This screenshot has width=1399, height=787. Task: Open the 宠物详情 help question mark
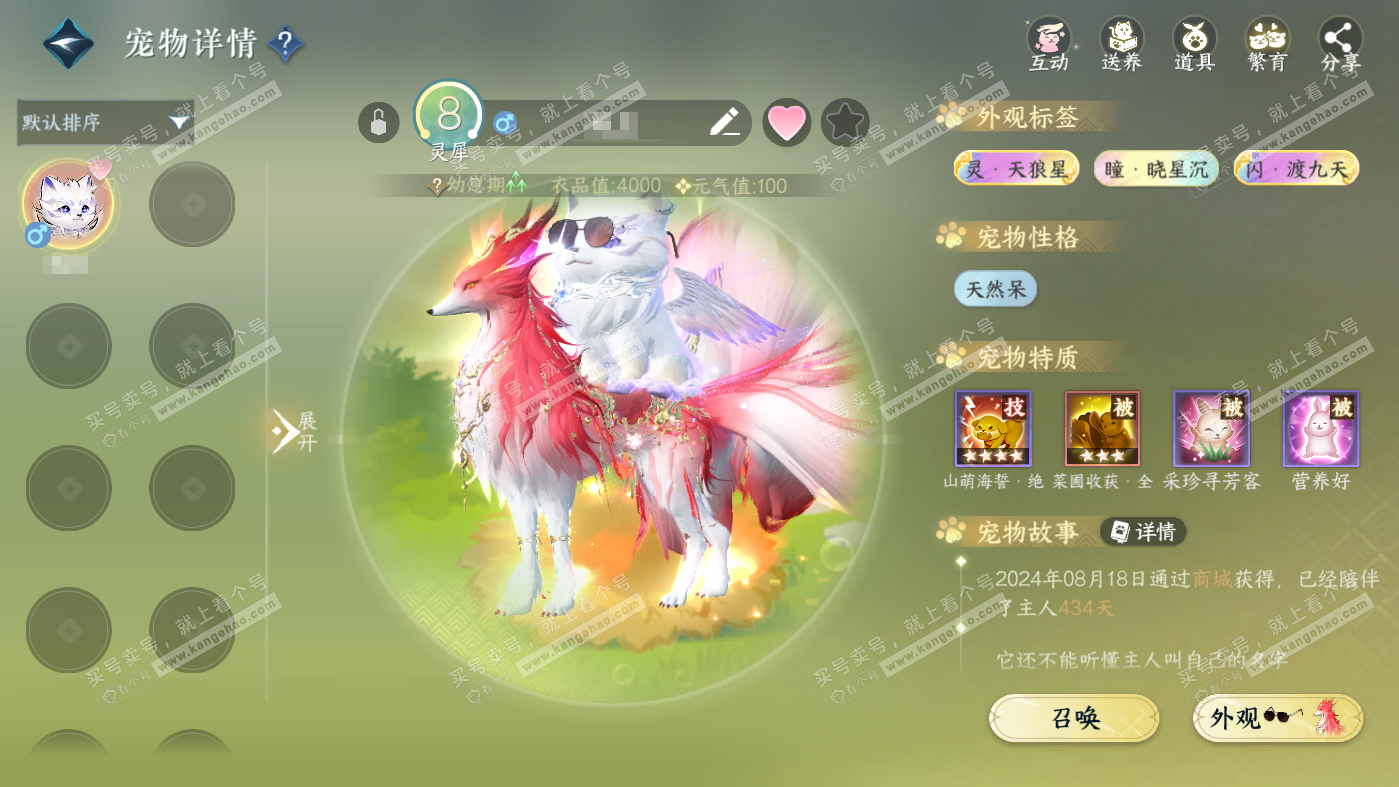point(286,44)
